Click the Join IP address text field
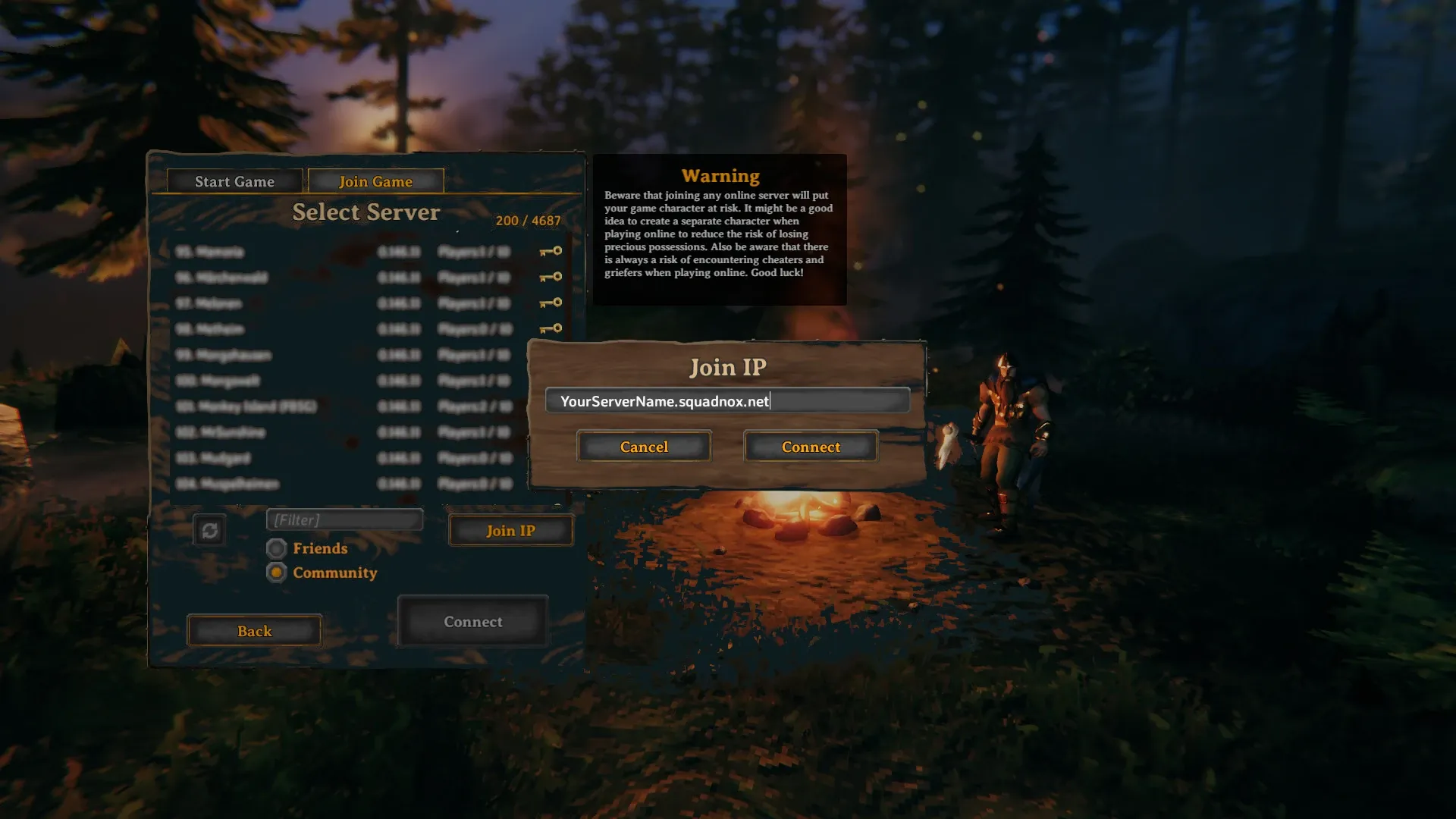The width and height of the screenshot is (1456, 819). coord(726,400)
